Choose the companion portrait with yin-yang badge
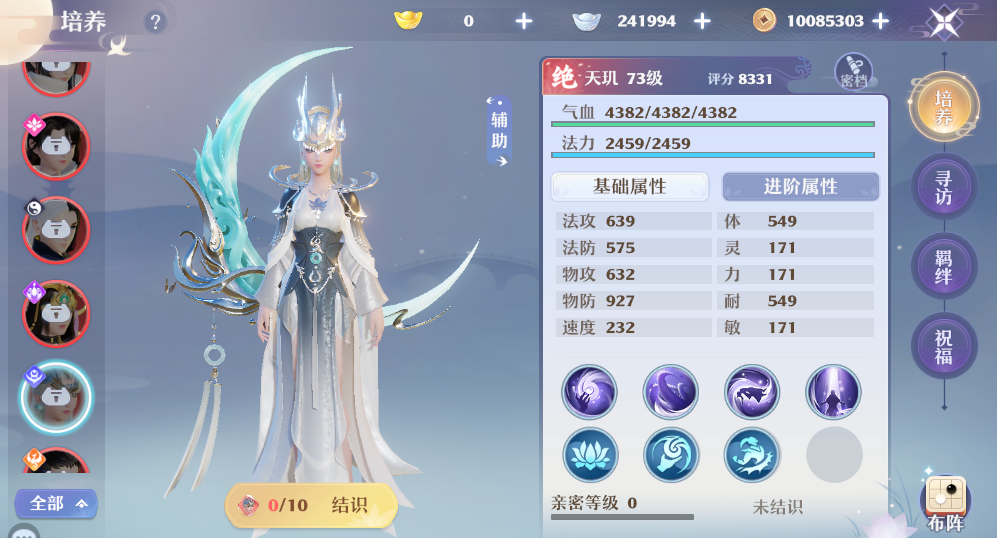This screenshot has width=997, height=538. tap(56, 229)
